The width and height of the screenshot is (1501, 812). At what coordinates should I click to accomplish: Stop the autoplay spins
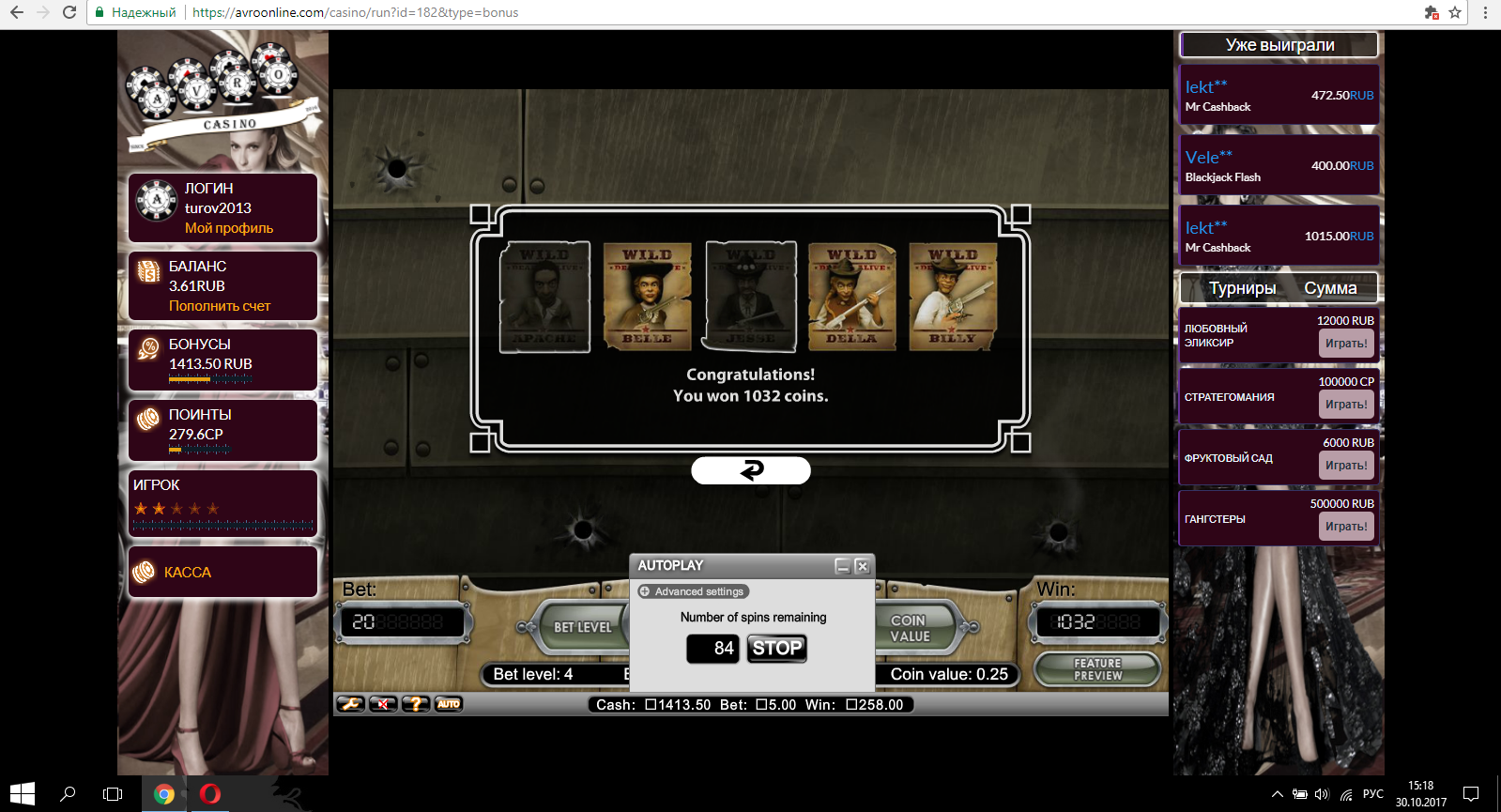point(776,648)
